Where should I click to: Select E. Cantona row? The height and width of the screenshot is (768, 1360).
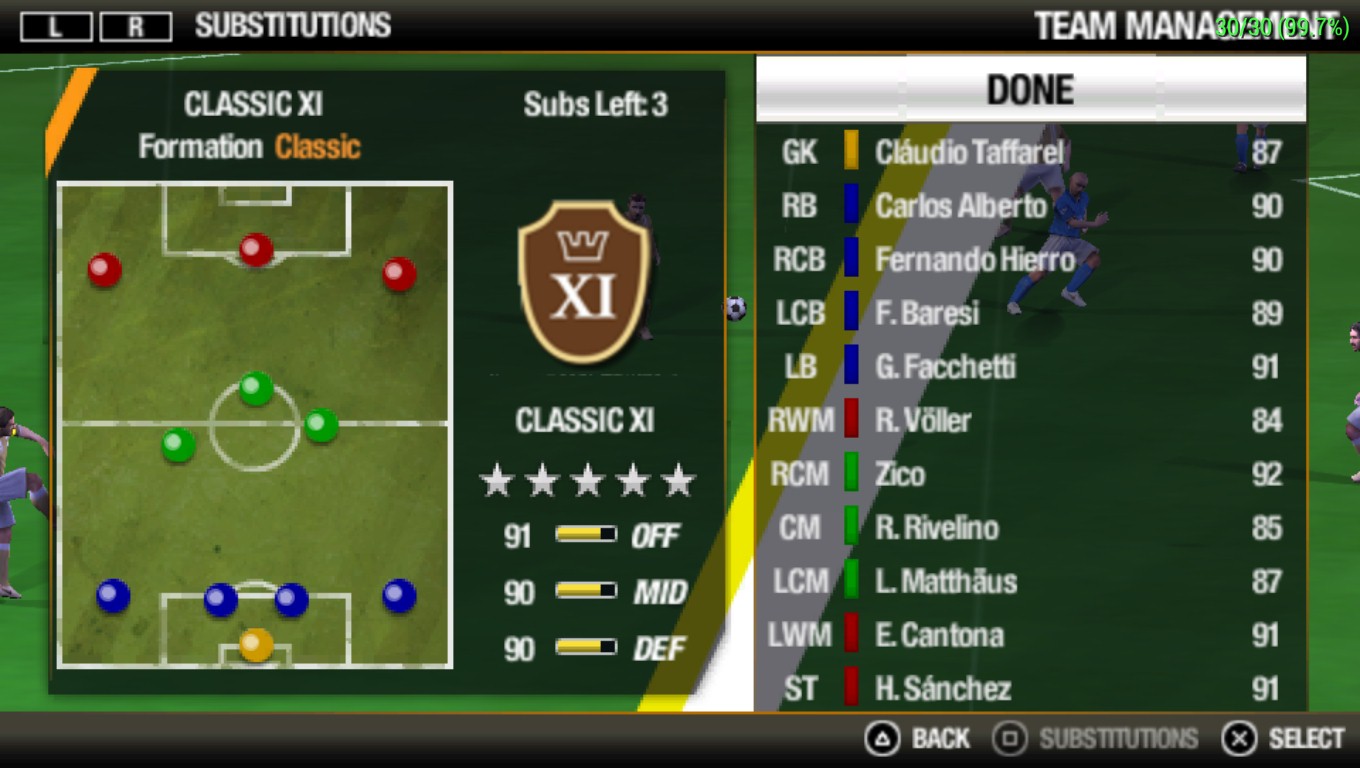[x=1030, y=635]
